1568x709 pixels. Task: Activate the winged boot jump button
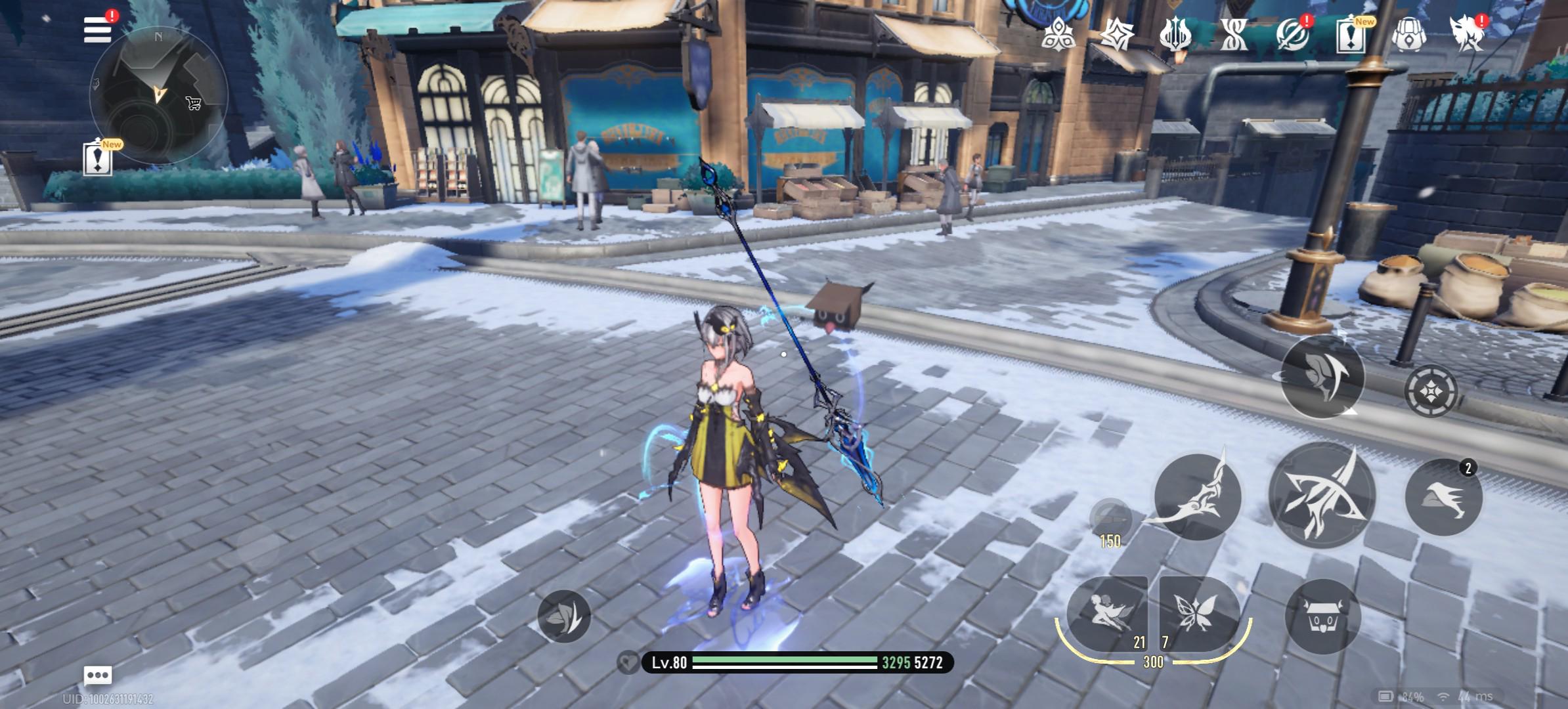pos(1322,376)
